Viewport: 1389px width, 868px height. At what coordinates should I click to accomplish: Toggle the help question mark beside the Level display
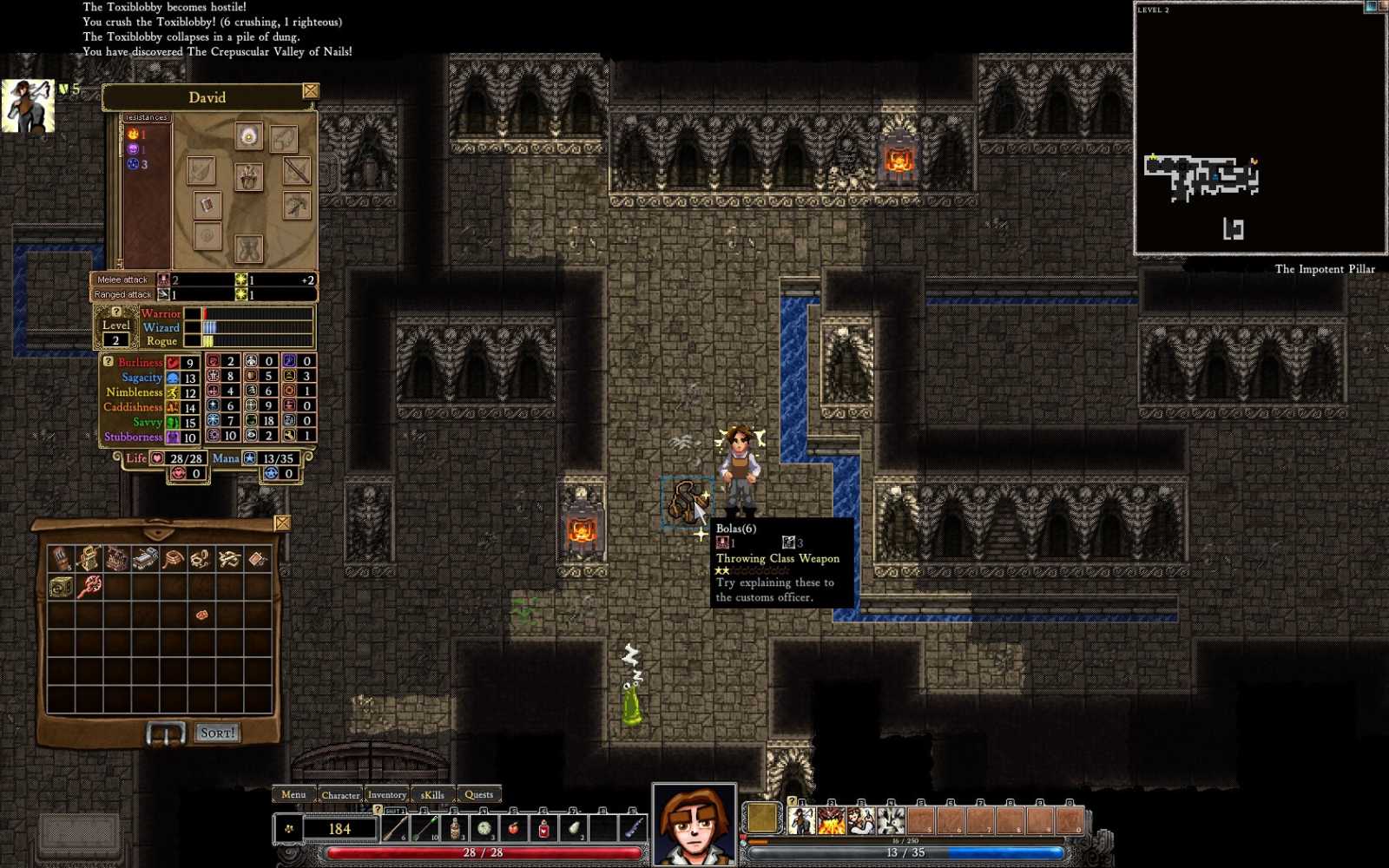tap(116, 312)
